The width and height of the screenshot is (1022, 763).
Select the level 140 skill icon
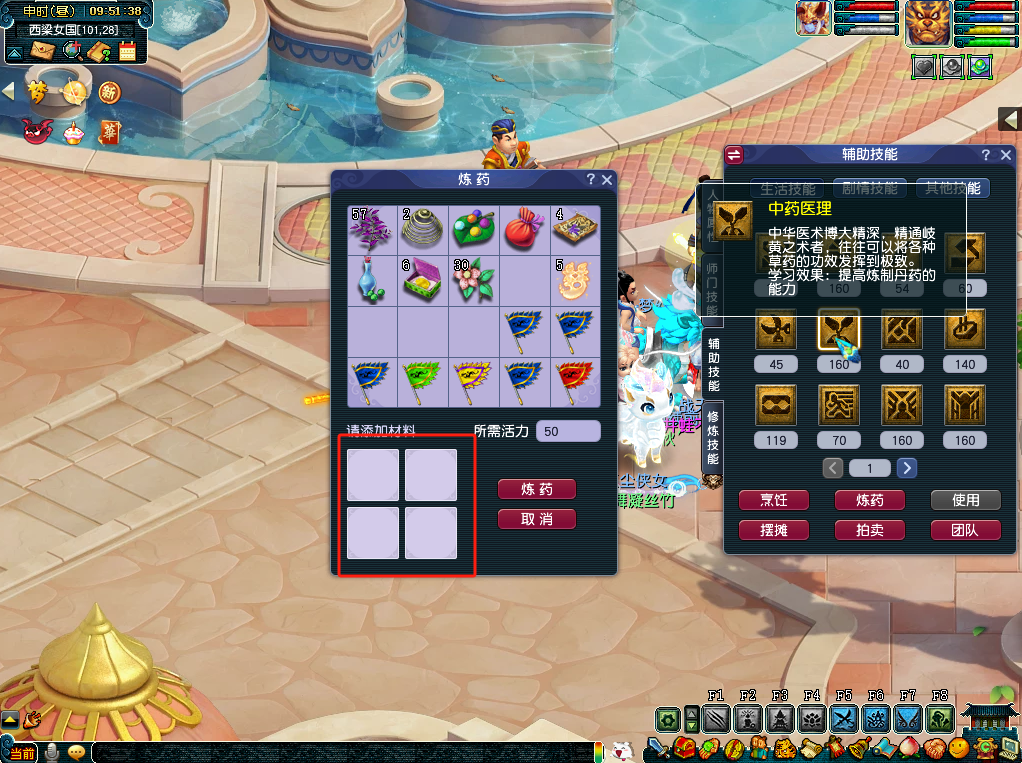pos(964,329)
